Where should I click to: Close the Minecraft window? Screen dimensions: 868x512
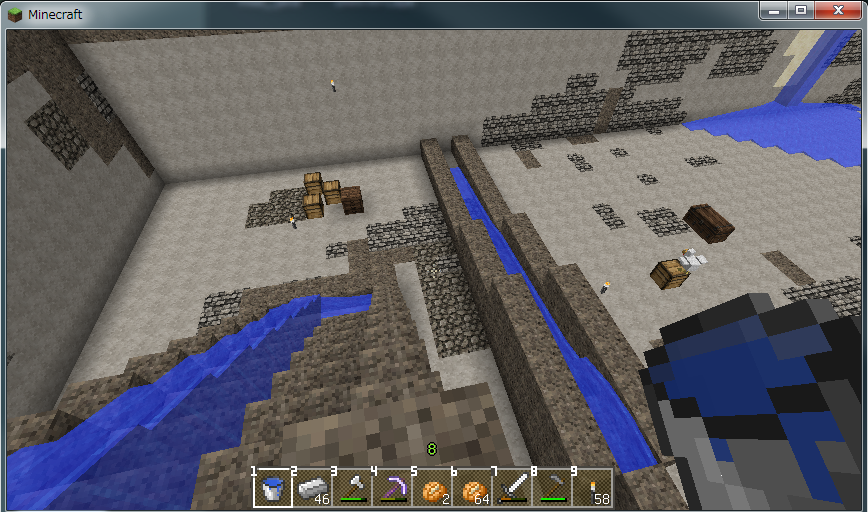tap(835, 10)
